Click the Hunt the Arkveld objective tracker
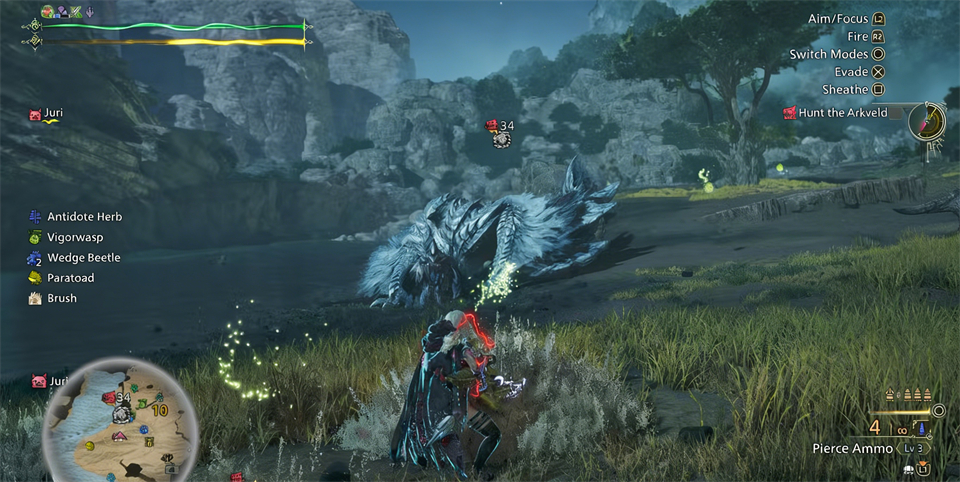Screen dimensions: 960x482 (x=845, y=113)
